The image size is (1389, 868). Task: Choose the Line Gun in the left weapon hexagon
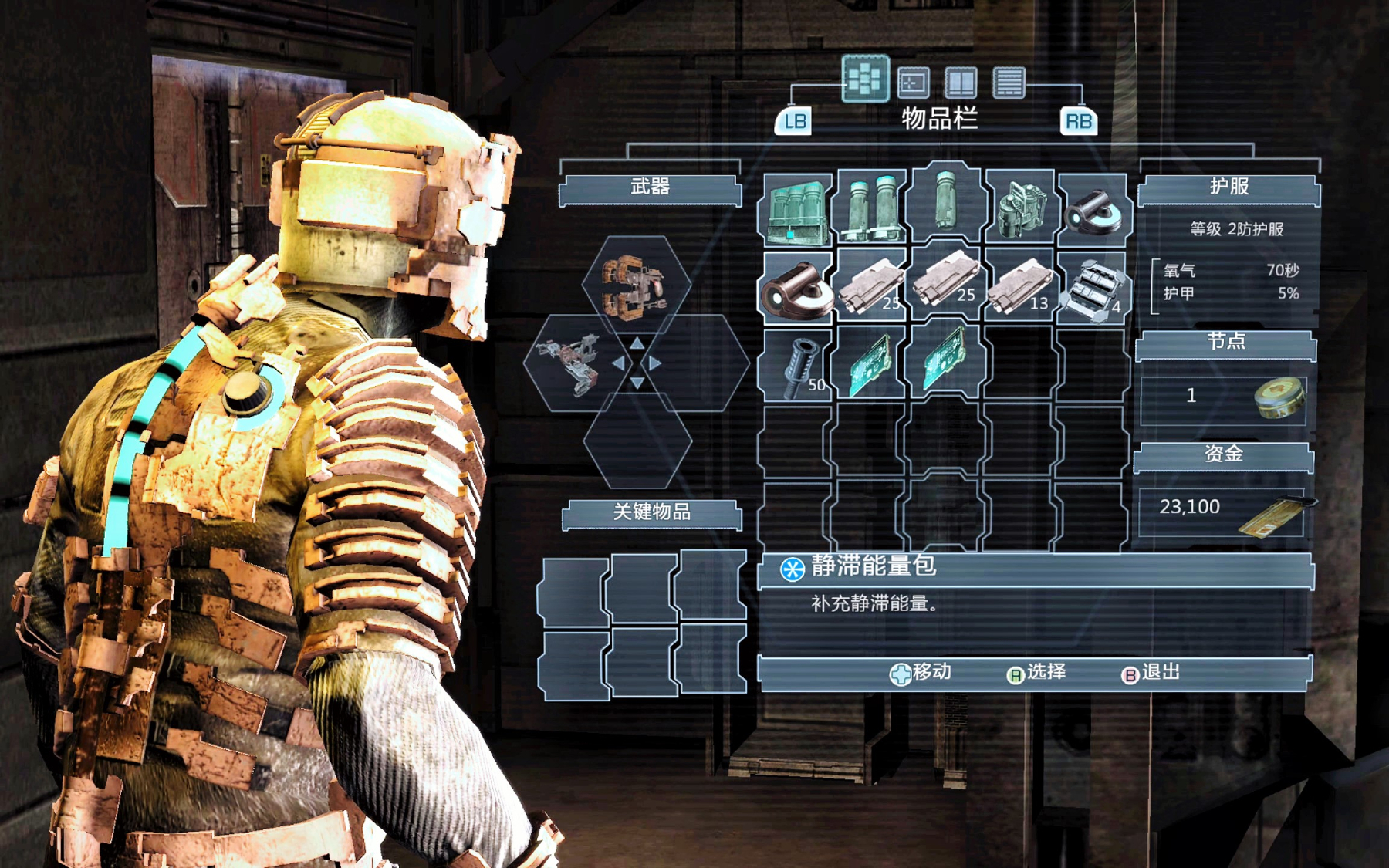point(573,363)
